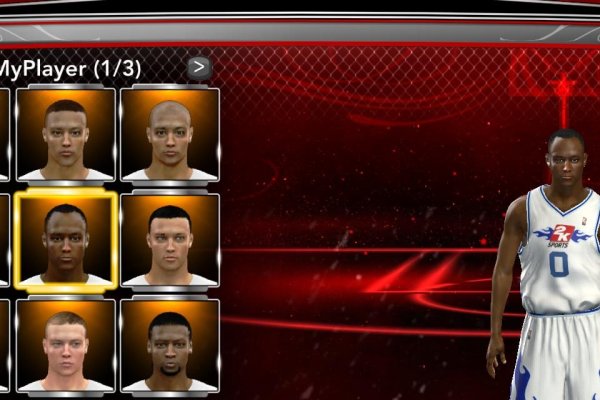
Task: Pick the goatee-bearded player face tile
Action: pyautogui.click(x=169, y=346)
